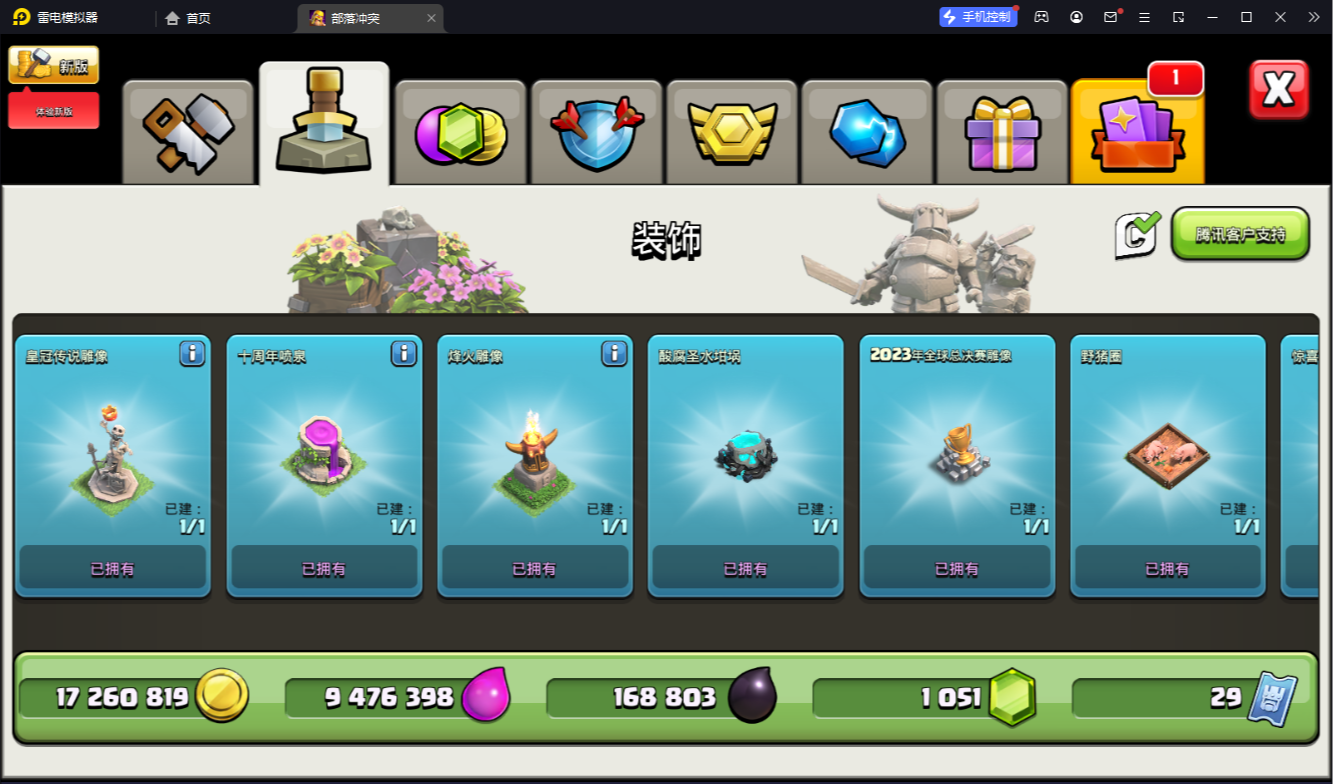Tap the red 体验新版 button

tap(54, 111)
